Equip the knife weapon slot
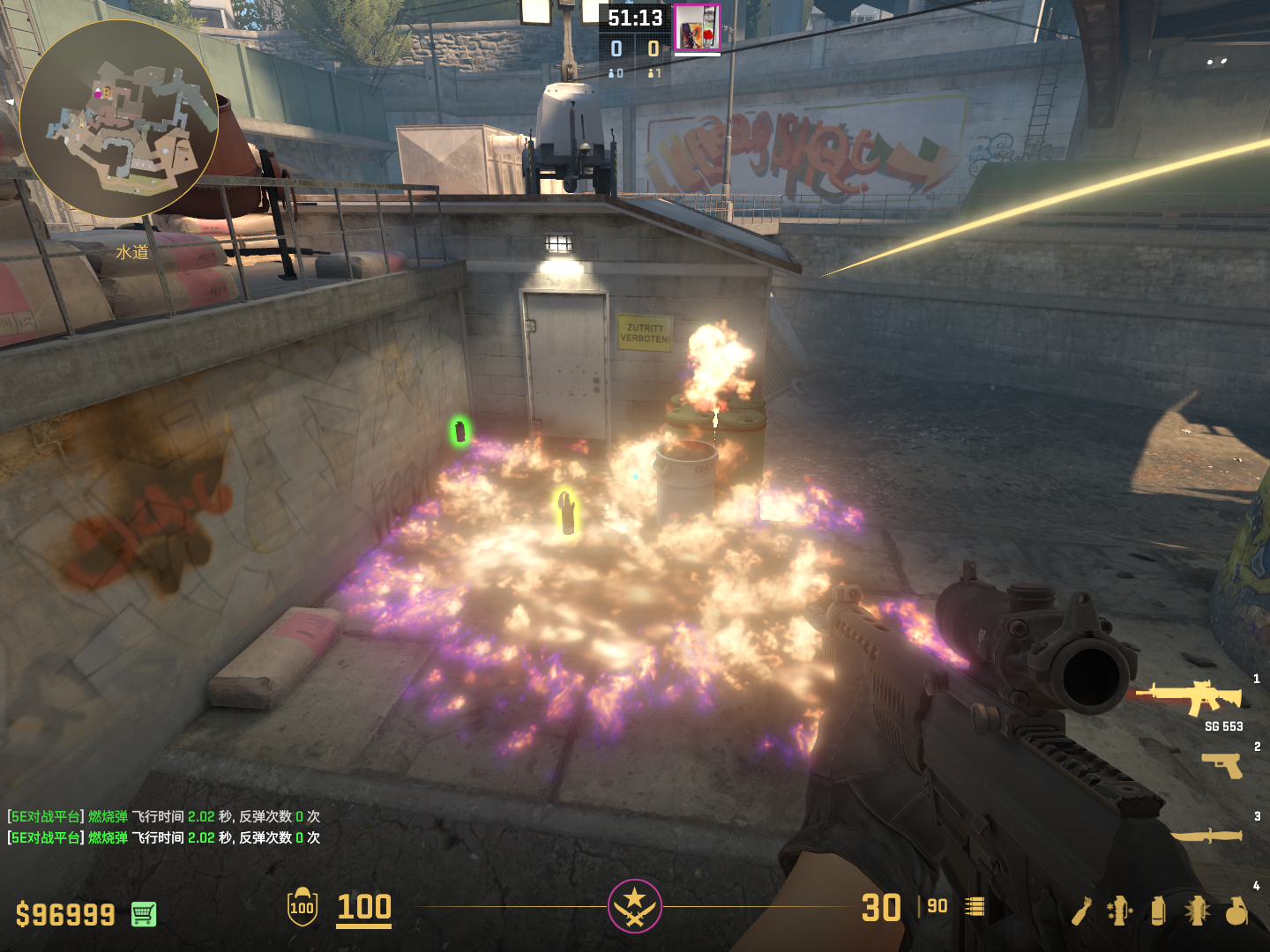Screen dimensions: 1270x952 [1206, 834]
